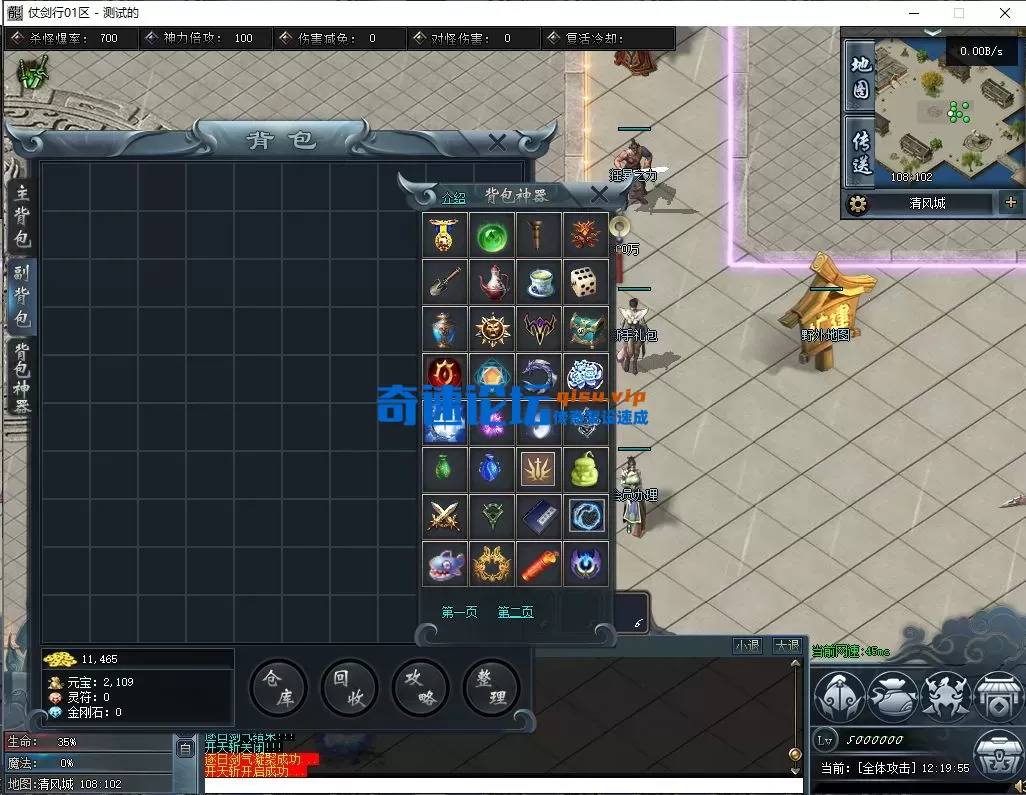Open the 传送 teleport button
Screen dimensions: 1026x795
coord(860,150)
